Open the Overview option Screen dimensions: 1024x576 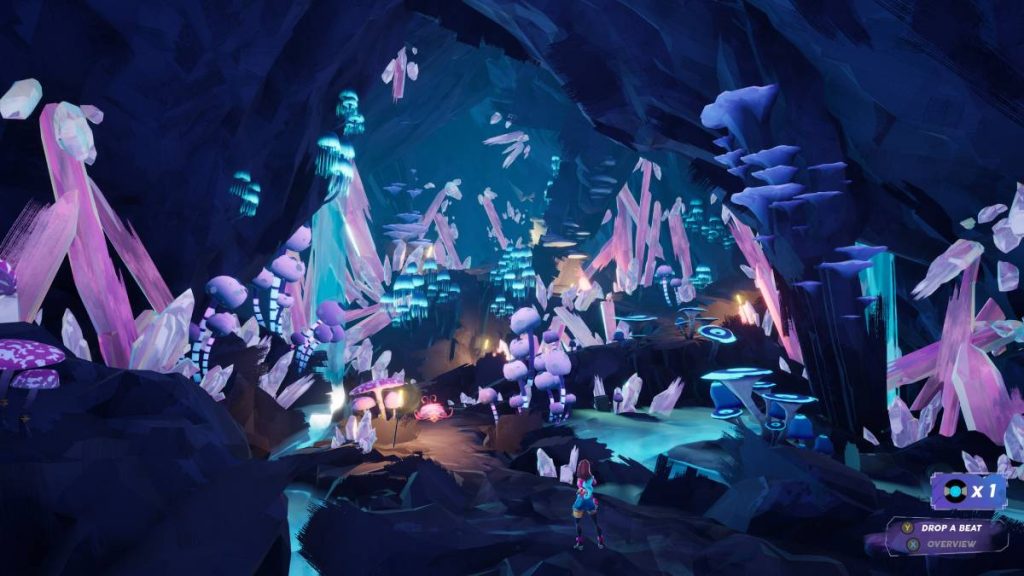[x=950, y=544]
